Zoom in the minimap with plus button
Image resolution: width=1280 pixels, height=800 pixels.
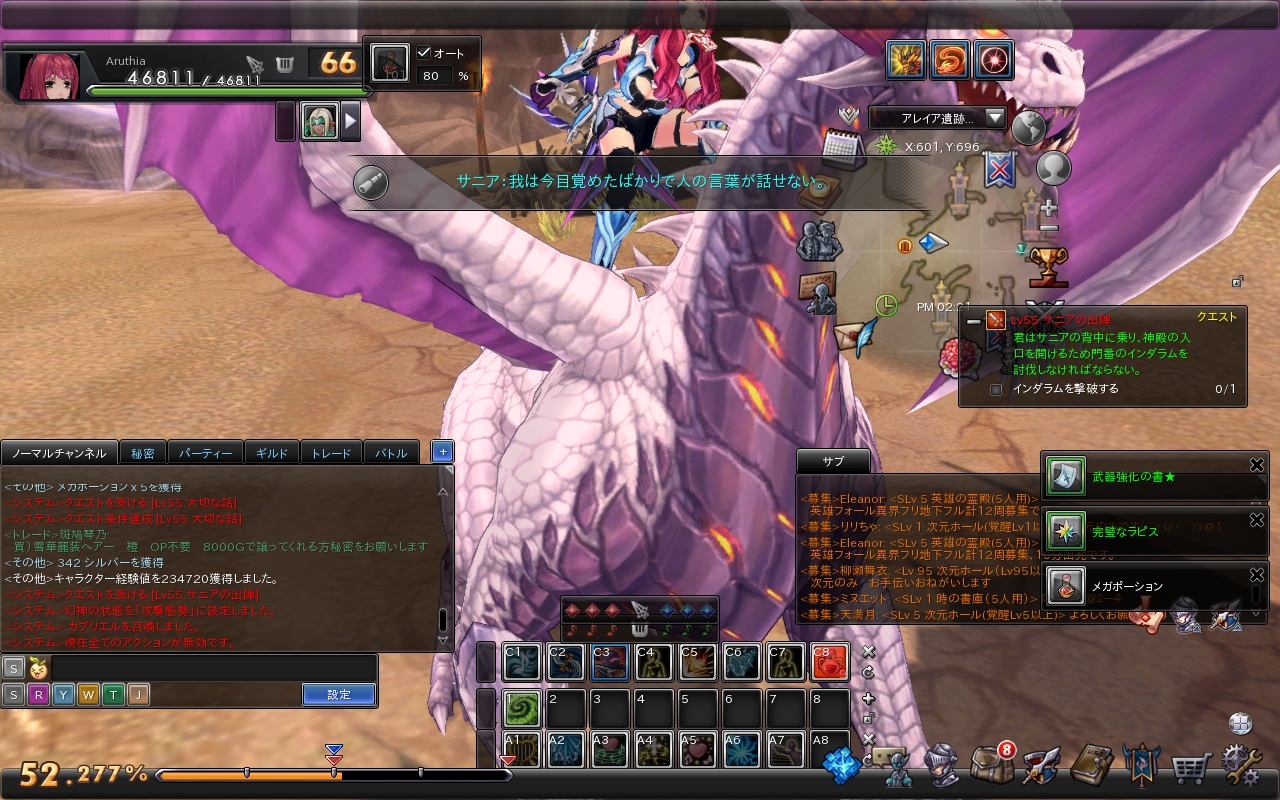point(1048,209)
